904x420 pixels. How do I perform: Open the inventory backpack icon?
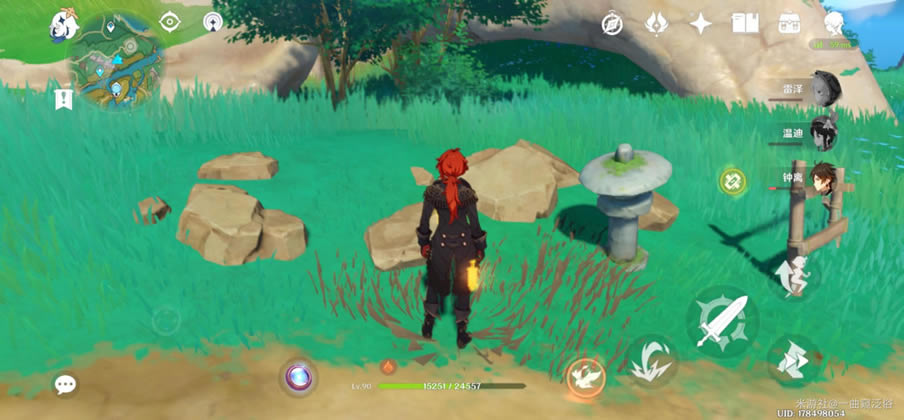click(790, 23)
